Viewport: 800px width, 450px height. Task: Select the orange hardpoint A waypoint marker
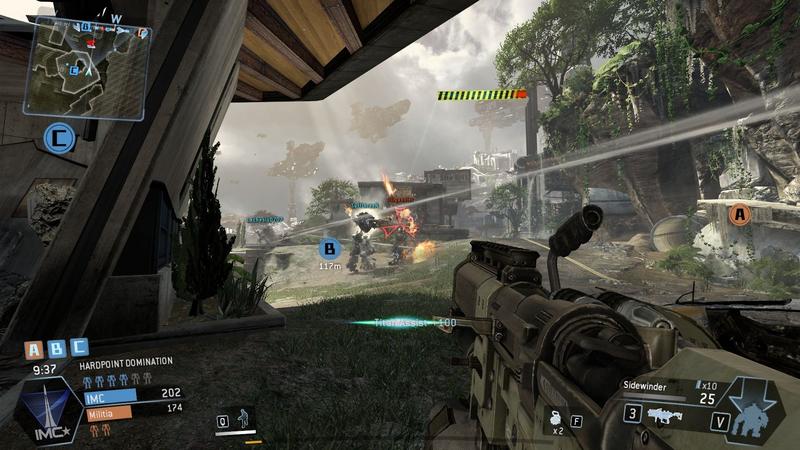tap(739, 213)
